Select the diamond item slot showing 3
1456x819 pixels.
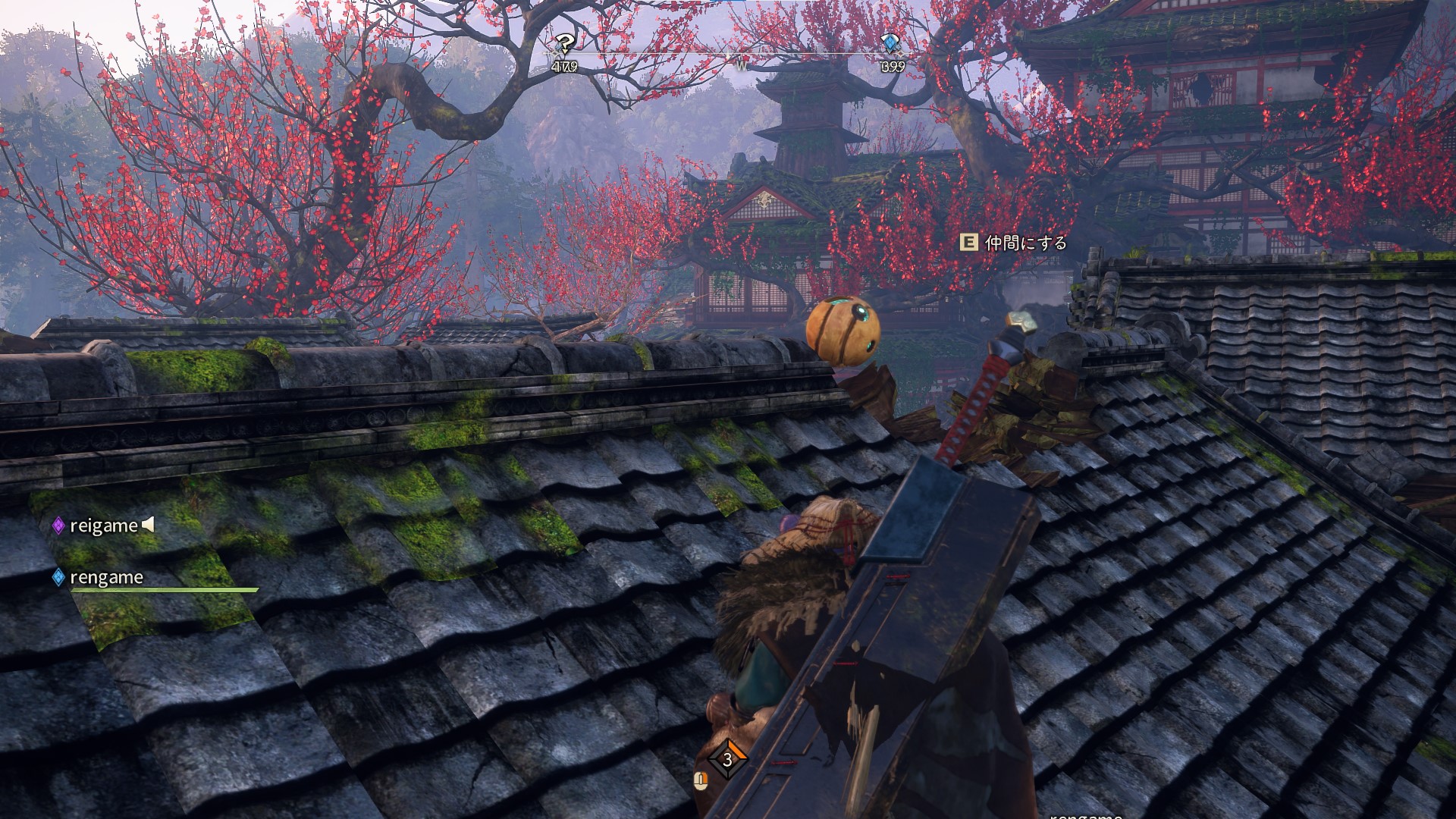727,759
